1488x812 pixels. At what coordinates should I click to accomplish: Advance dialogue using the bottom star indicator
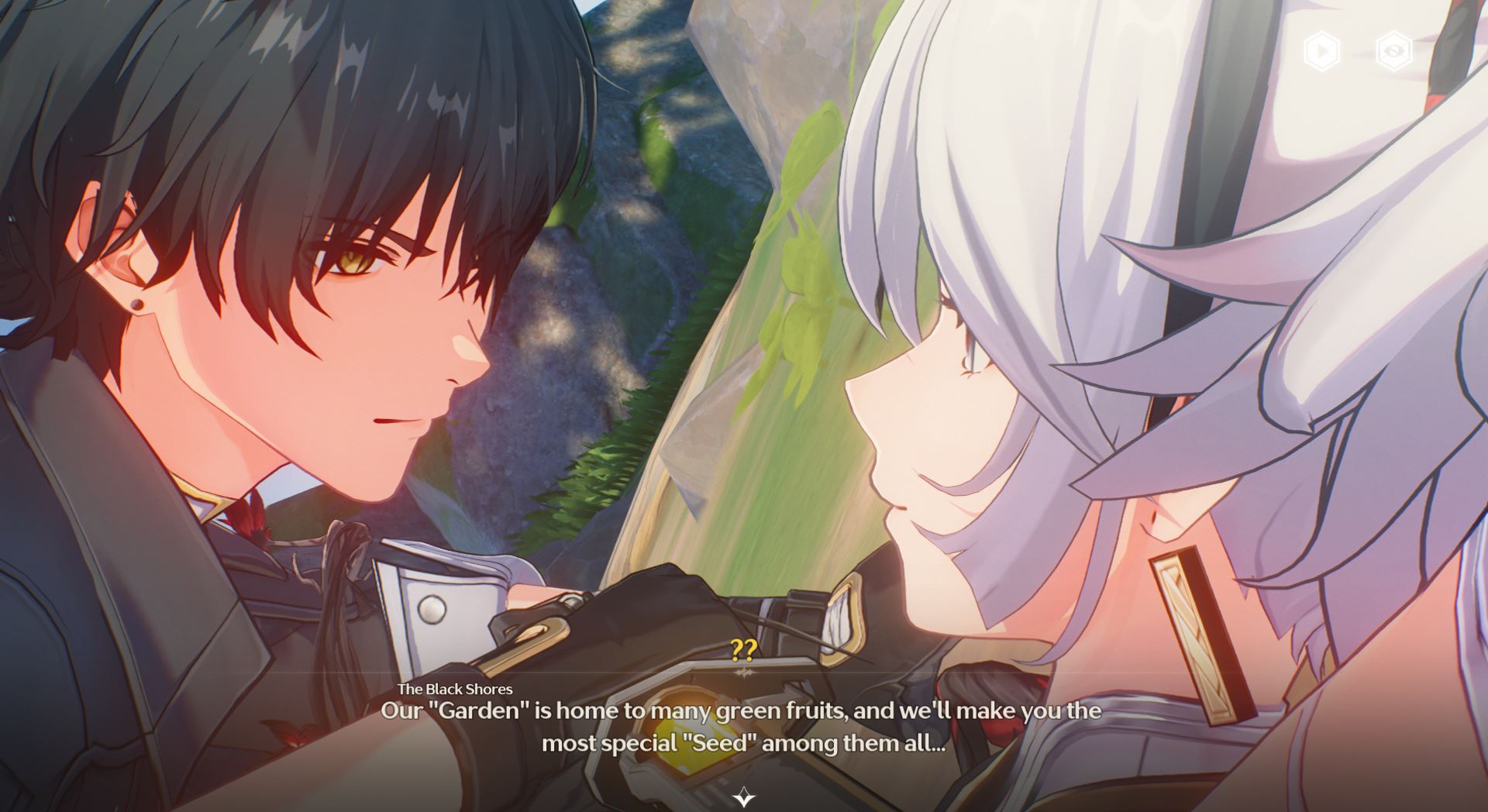pyautogui.click(x=744, y=797)
